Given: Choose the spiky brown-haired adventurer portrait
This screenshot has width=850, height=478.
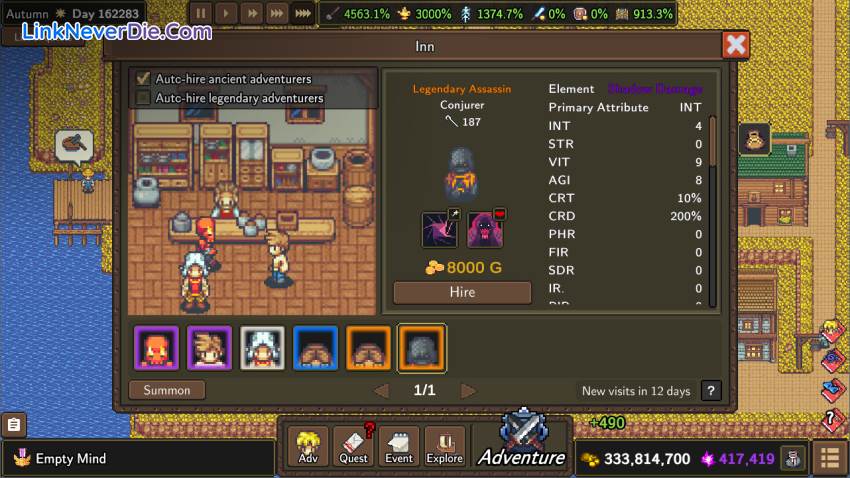Looking at the screenshot, I should click(210, 348).
